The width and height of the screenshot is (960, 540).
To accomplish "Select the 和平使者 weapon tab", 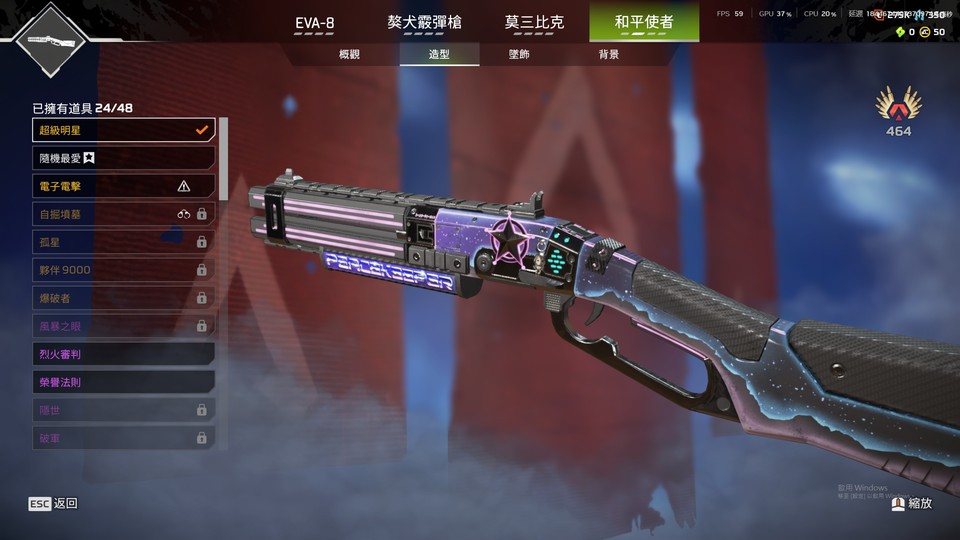I will pyautogui.click(x=643, y=22).
